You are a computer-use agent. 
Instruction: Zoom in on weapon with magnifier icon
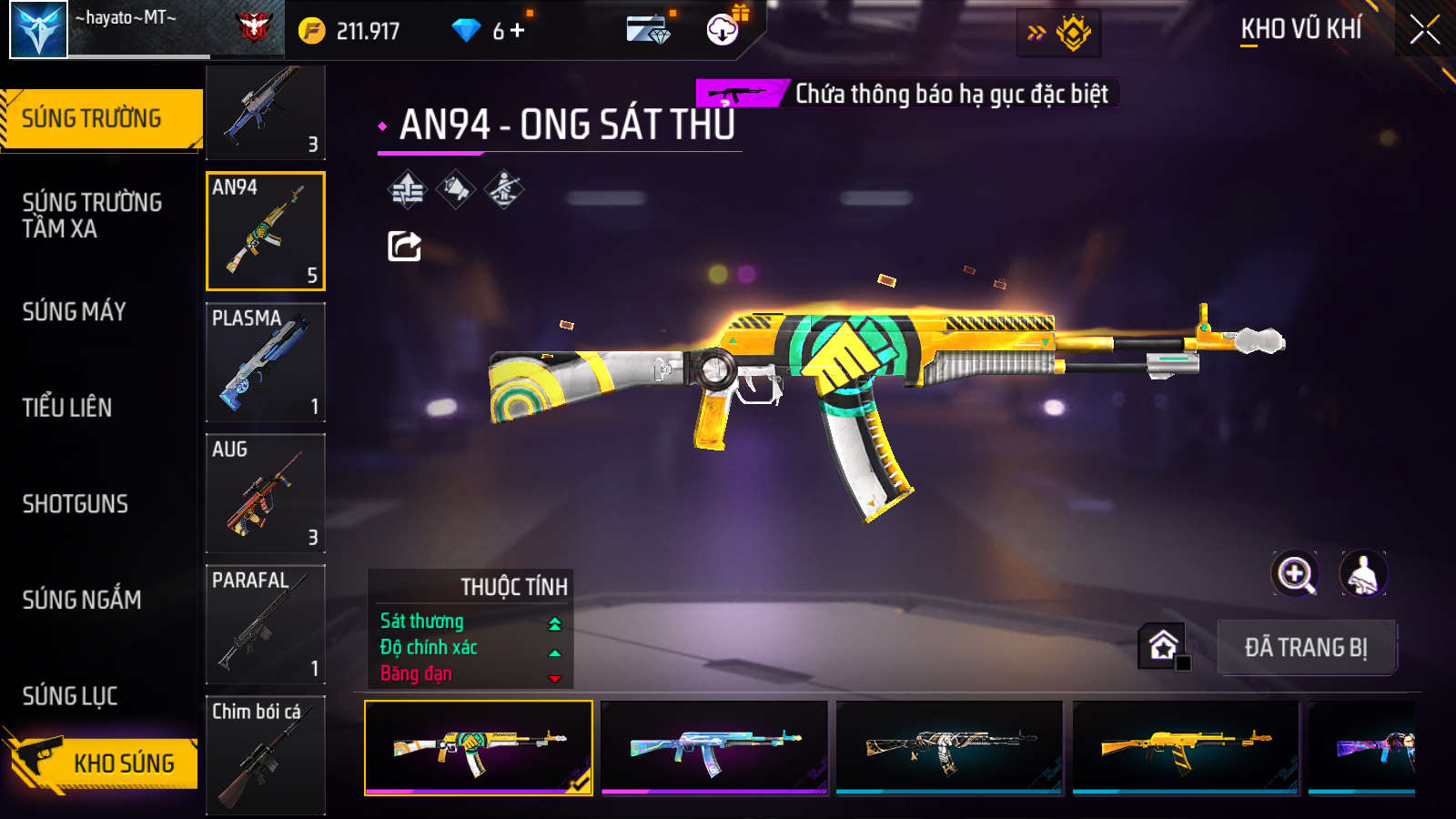(x=1295, y=574)
